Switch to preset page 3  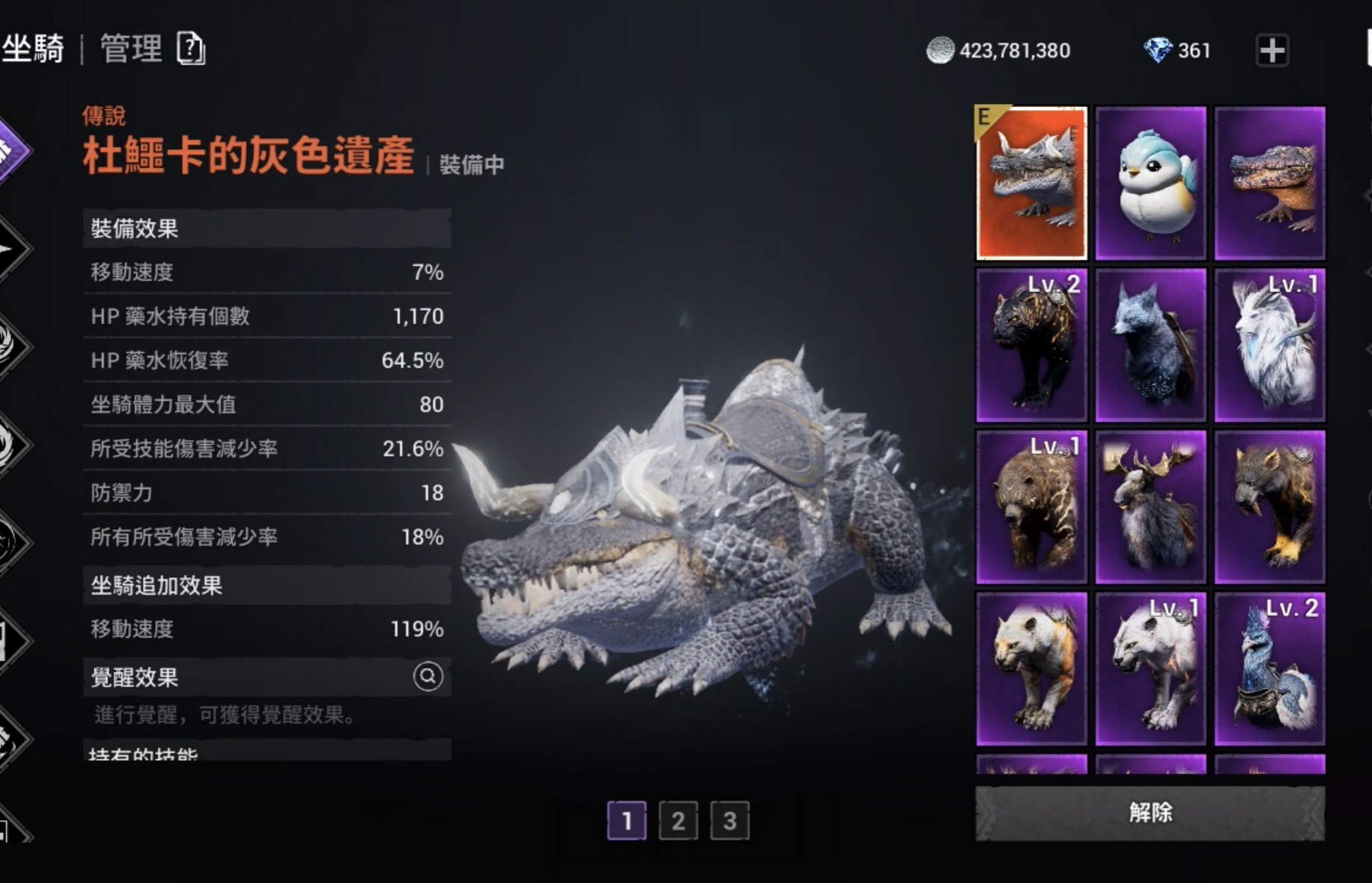(729, 821)
